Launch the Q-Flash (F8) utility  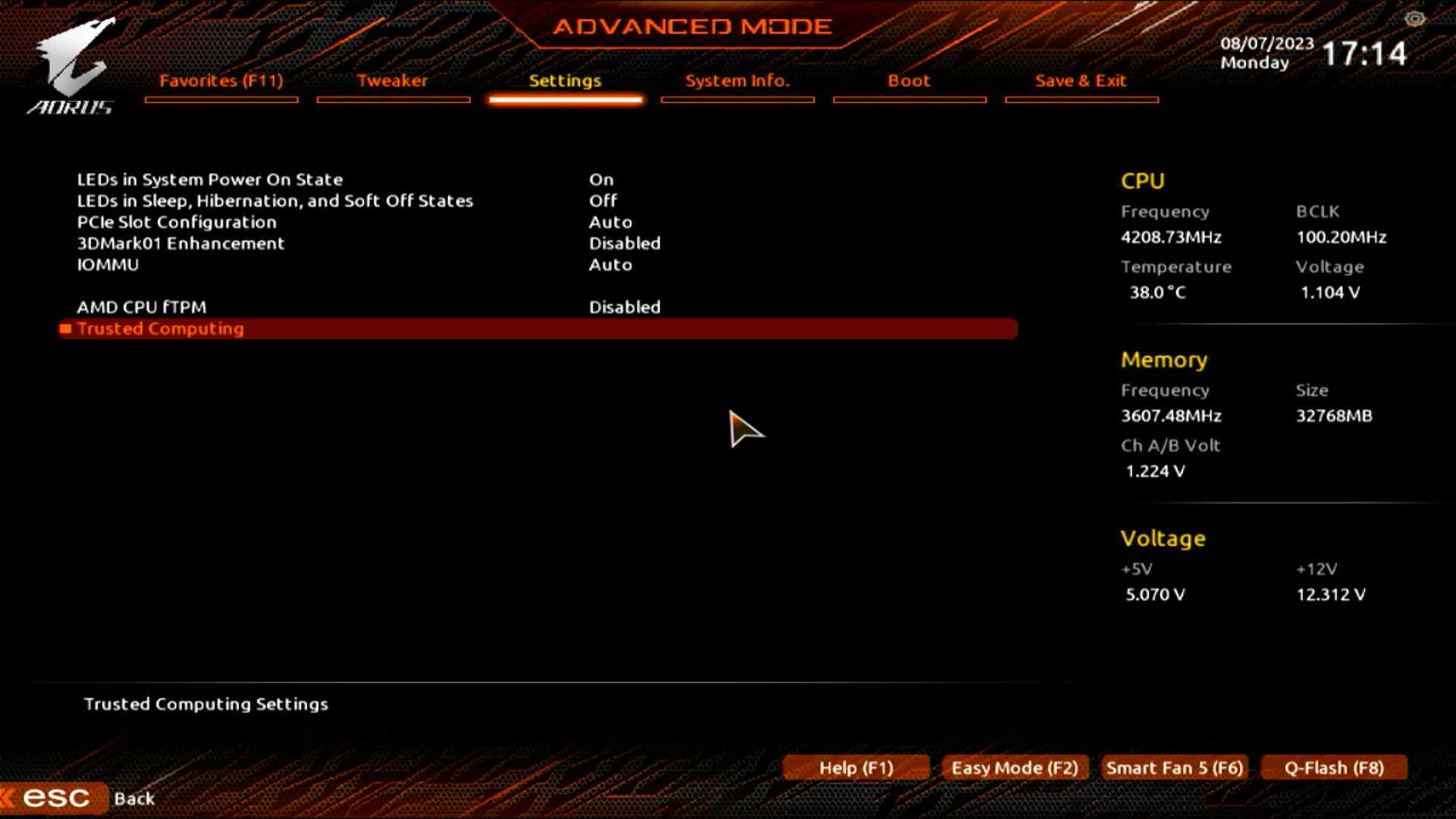point(1334,767)
